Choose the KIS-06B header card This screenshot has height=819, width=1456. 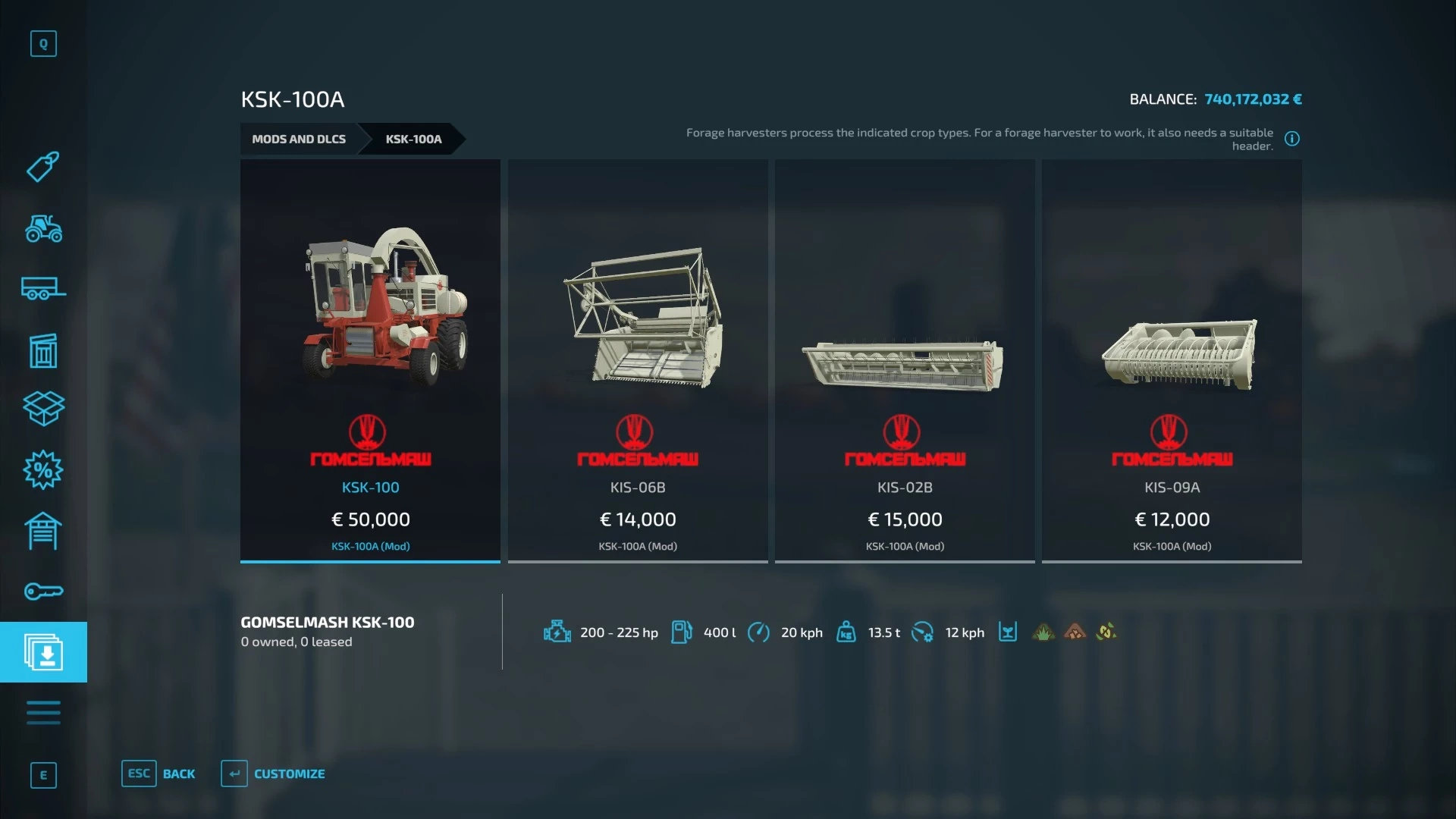[x=638, y=360]
